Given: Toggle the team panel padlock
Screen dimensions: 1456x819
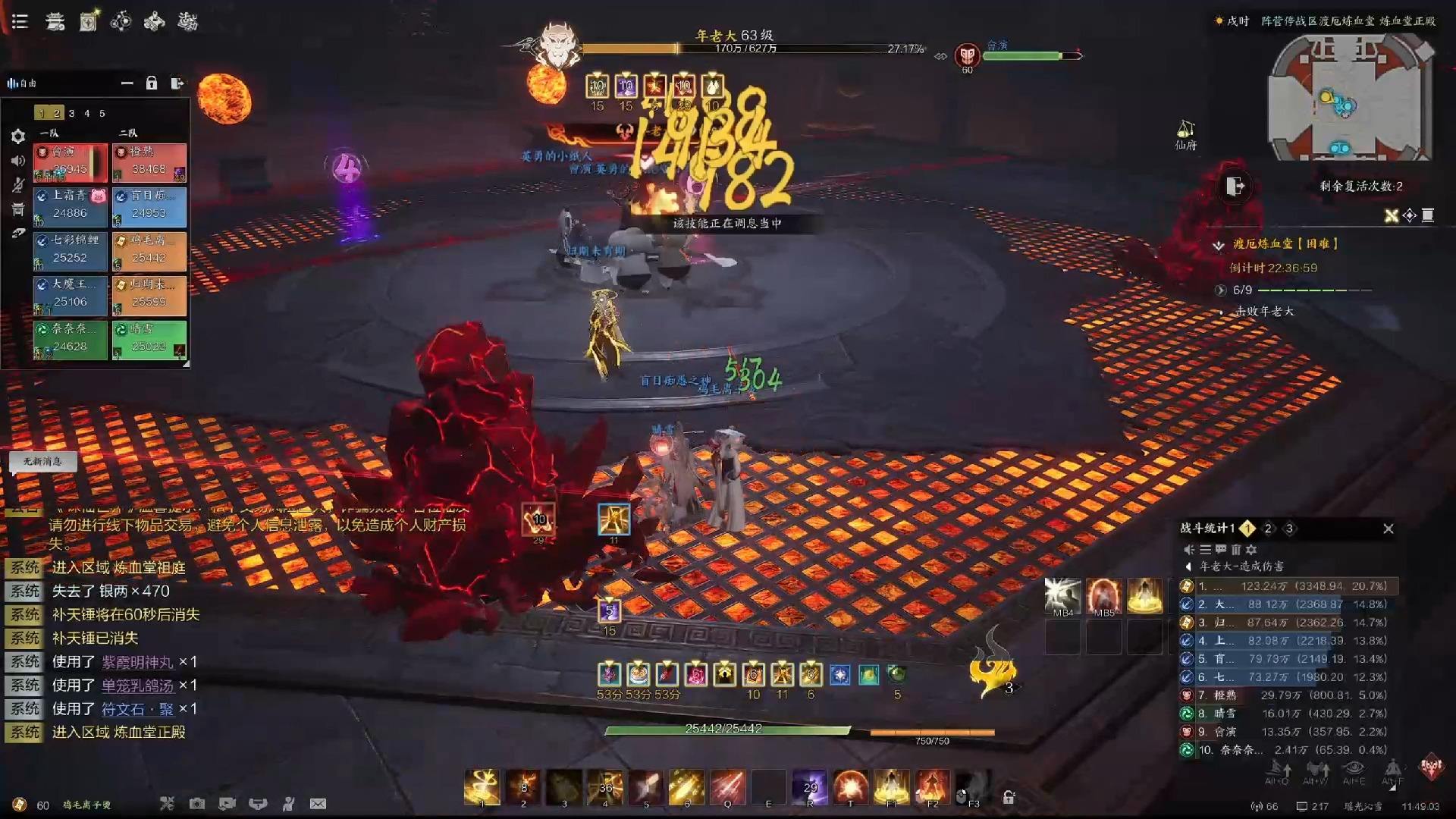Looking at the screenshot, I should point(152,83).
